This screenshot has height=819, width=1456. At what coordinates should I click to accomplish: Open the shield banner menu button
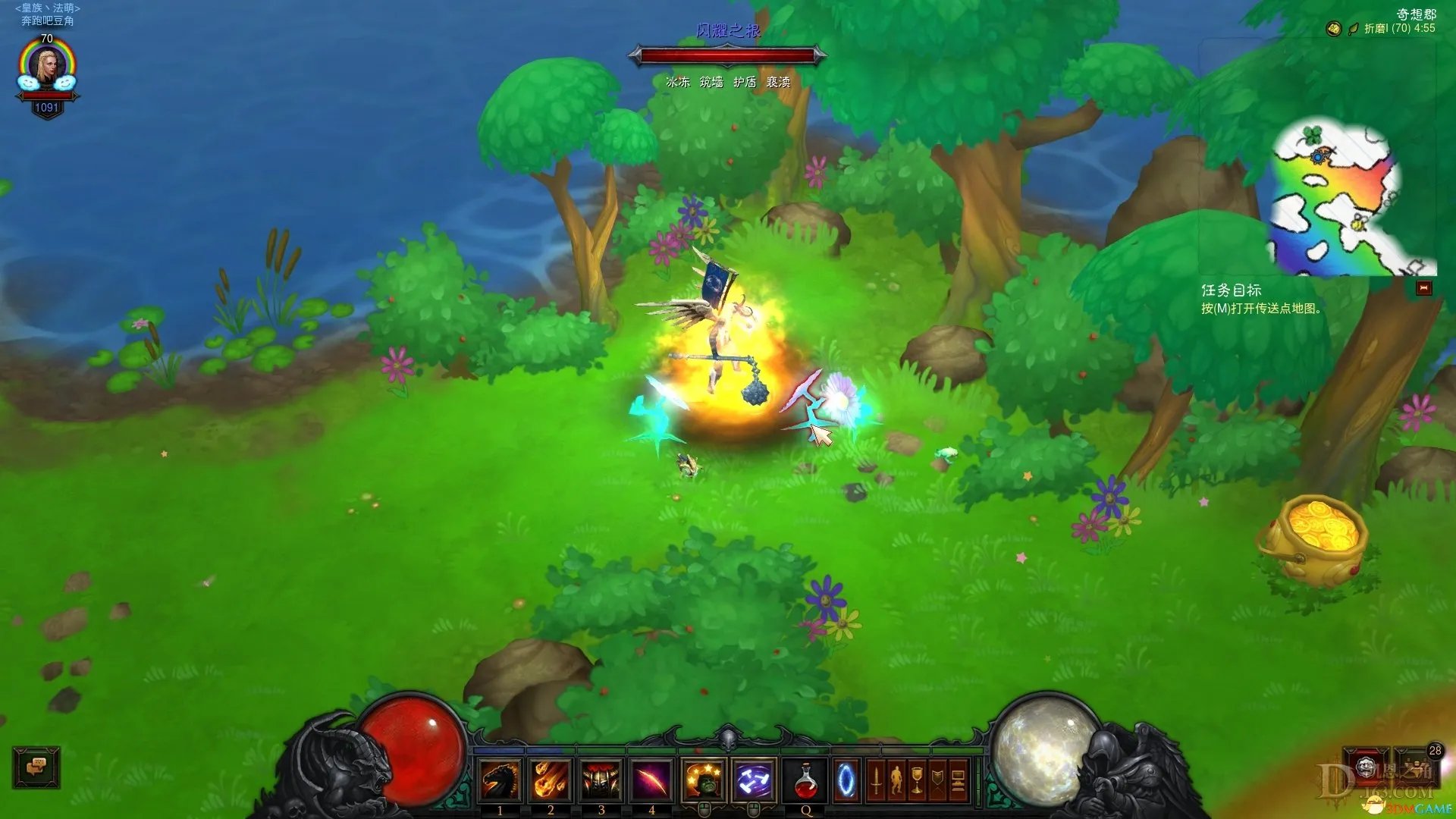coord(938,780)
